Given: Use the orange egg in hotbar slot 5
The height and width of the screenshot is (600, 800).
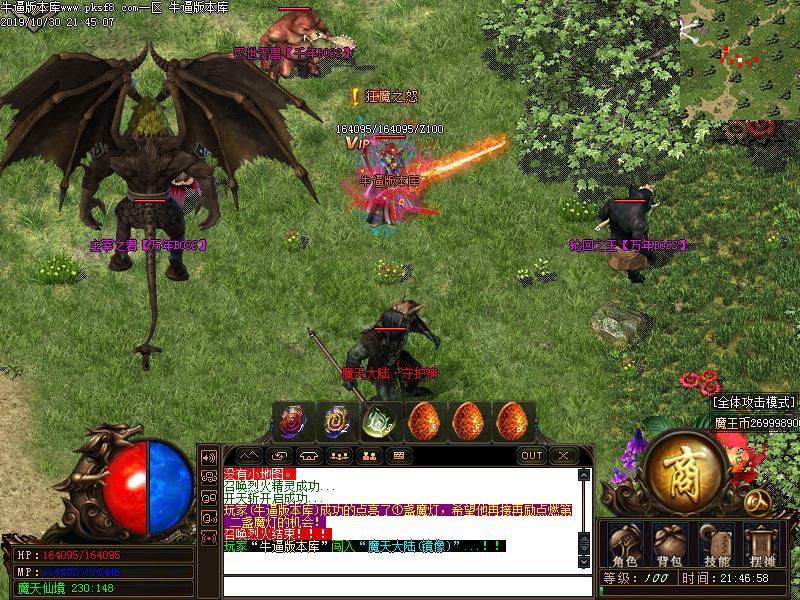Looking at the screenshot, I should point(467,422).
